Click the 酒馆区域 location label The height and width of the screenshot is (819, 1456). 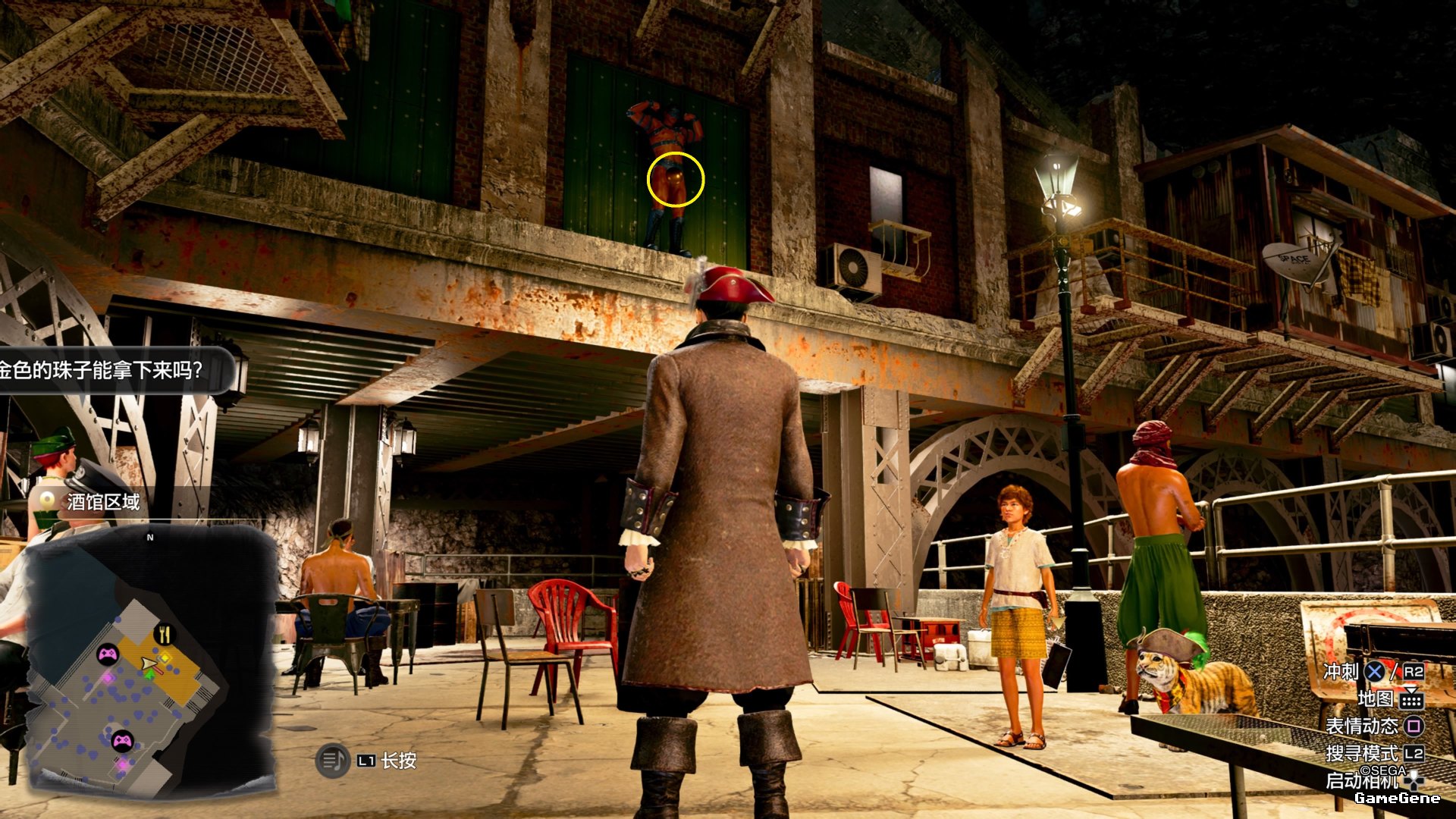click(x=103, y=502)
